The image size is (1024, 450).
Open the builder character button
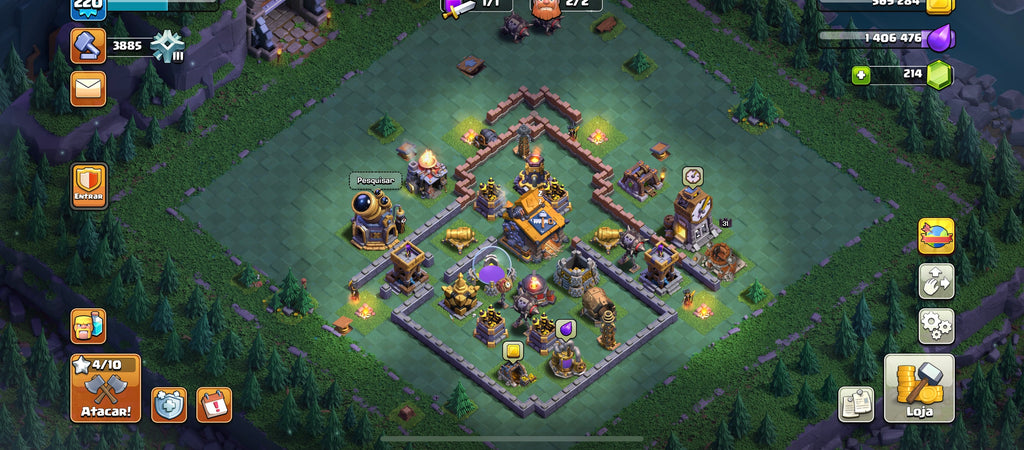pyautogui.click(x=88, y=326)
